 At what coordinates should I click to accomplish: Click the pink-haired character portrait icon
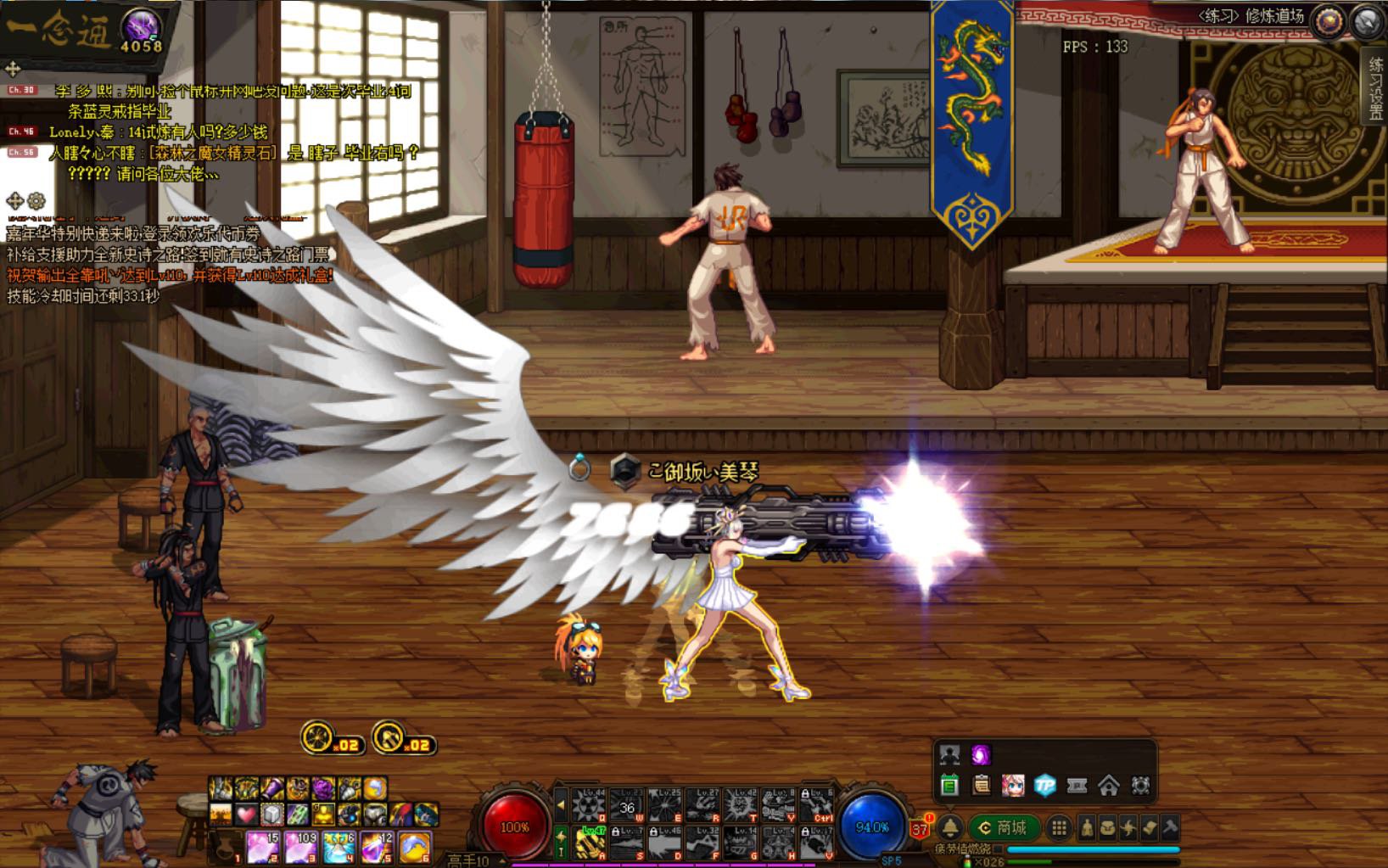[1013, 787]
